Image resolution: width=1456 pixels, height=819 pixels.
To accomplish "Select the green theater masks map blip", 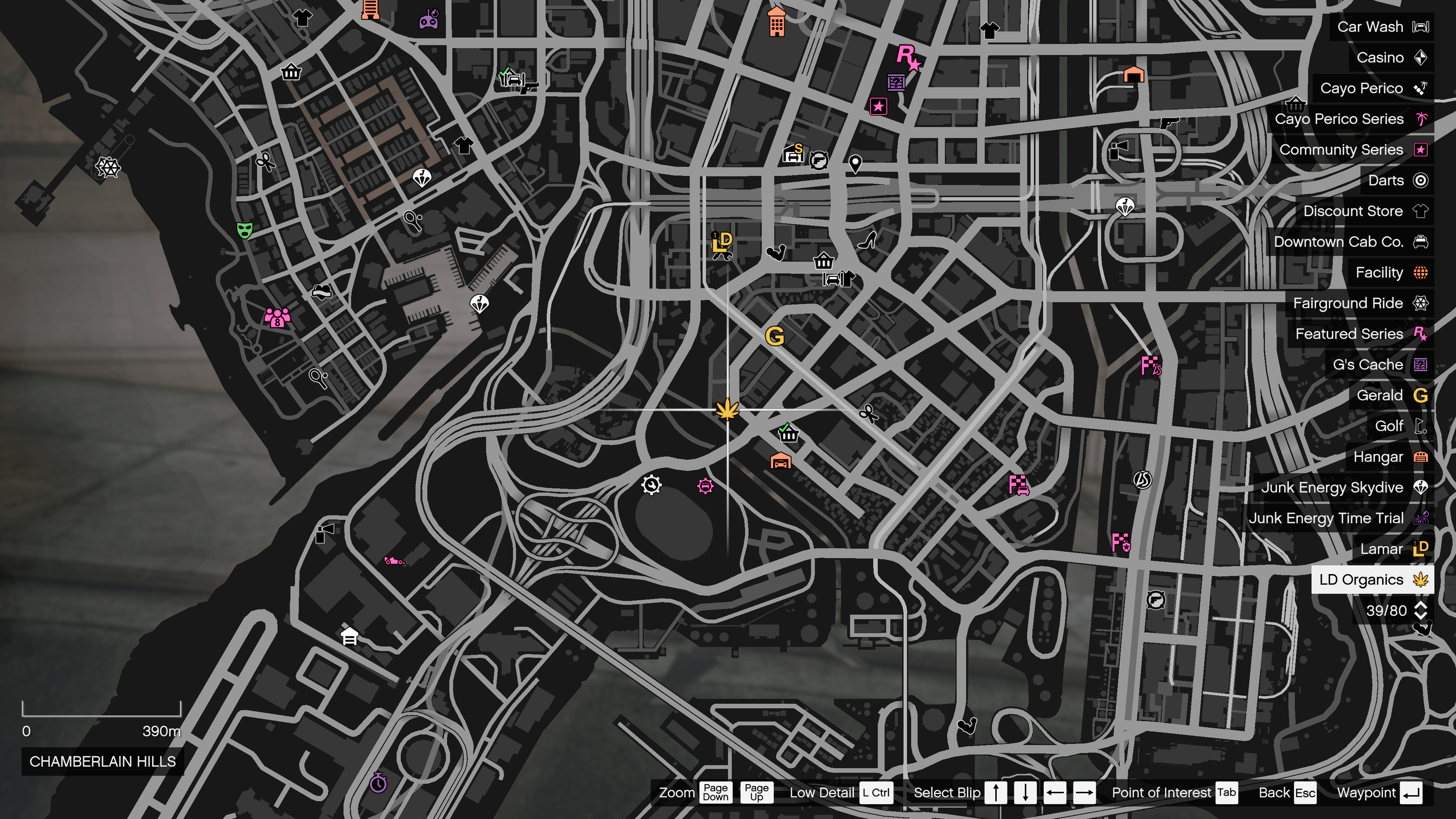I will (x=244, y=230).
